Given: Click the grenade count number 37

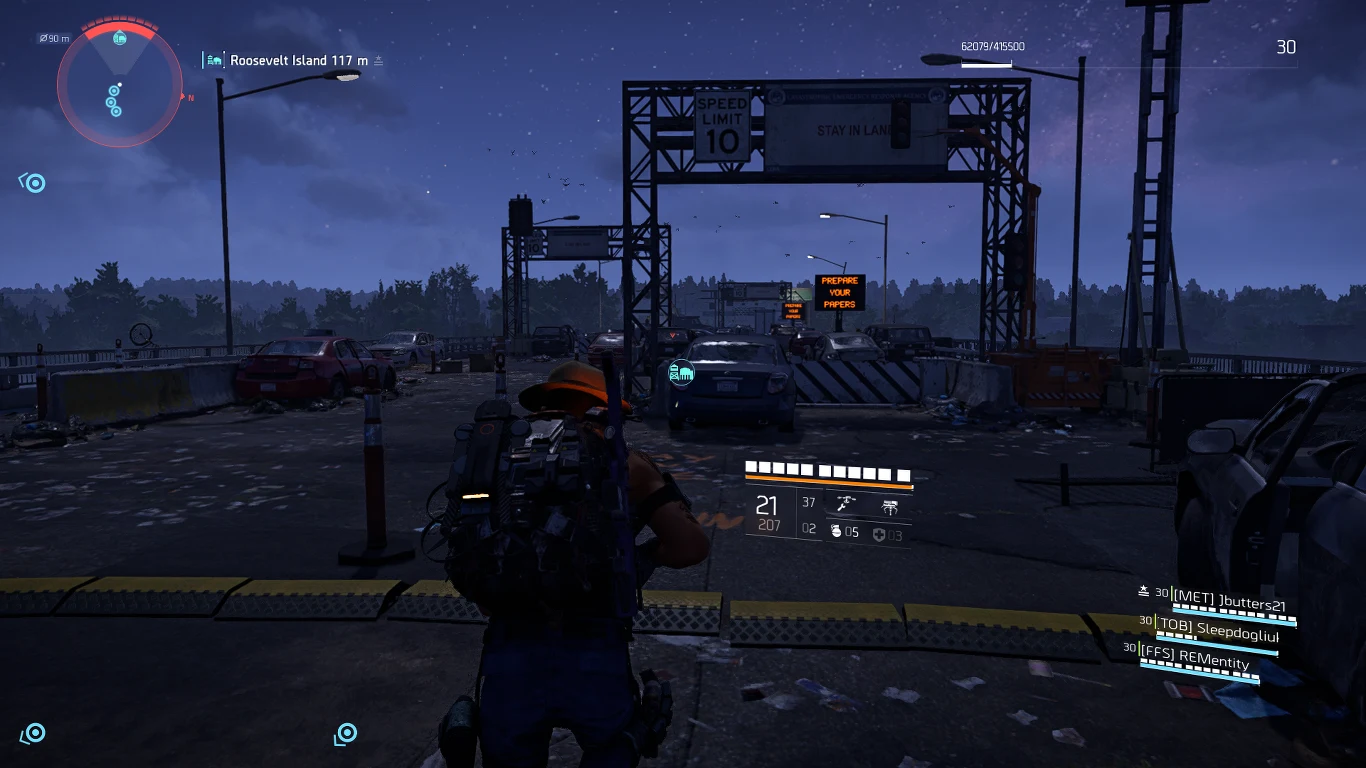Looking at the screenshot, I should pos(808,502).
